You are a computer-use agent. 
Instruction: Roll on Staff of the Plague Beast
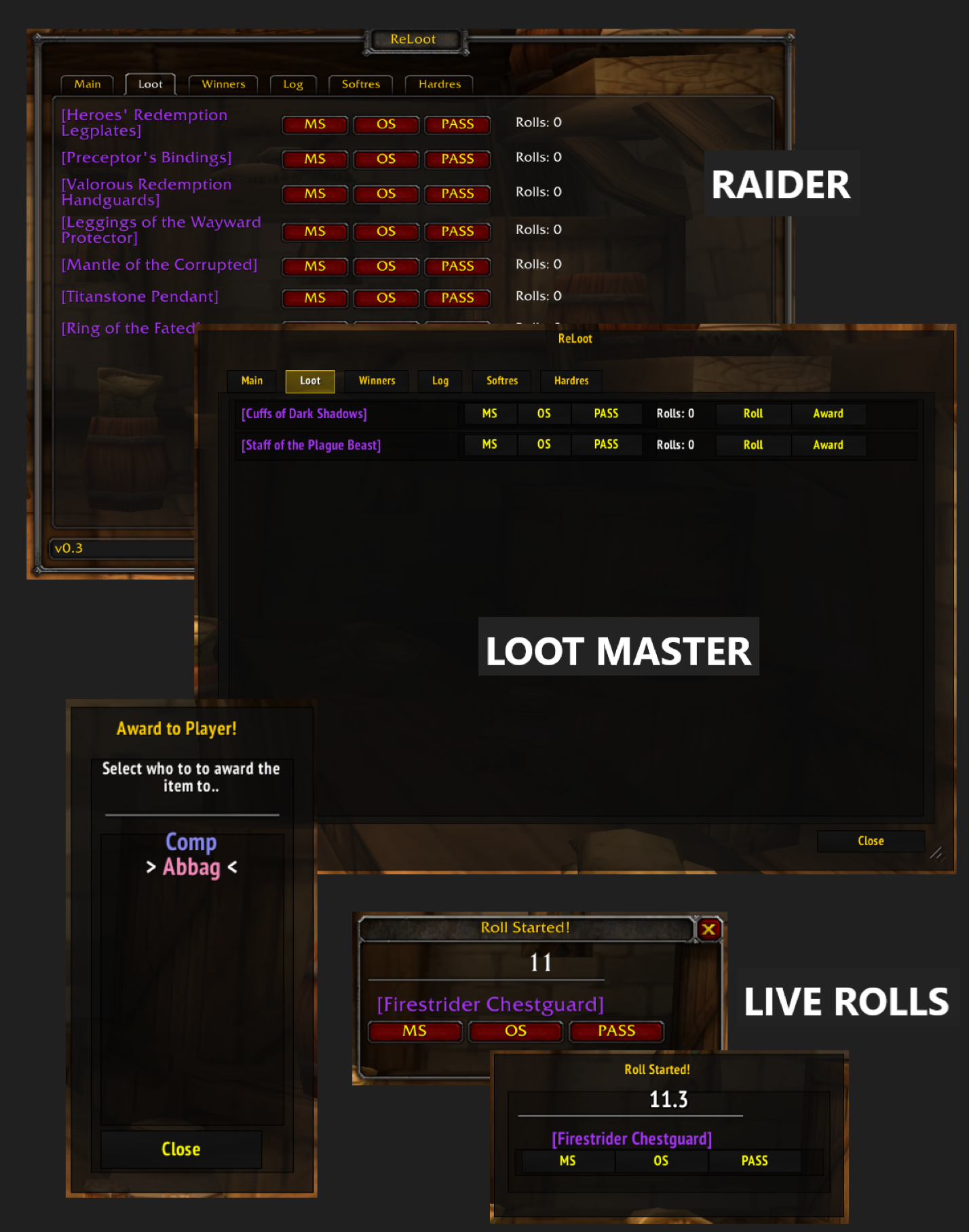pyautogui.click(x=753, y=445)
